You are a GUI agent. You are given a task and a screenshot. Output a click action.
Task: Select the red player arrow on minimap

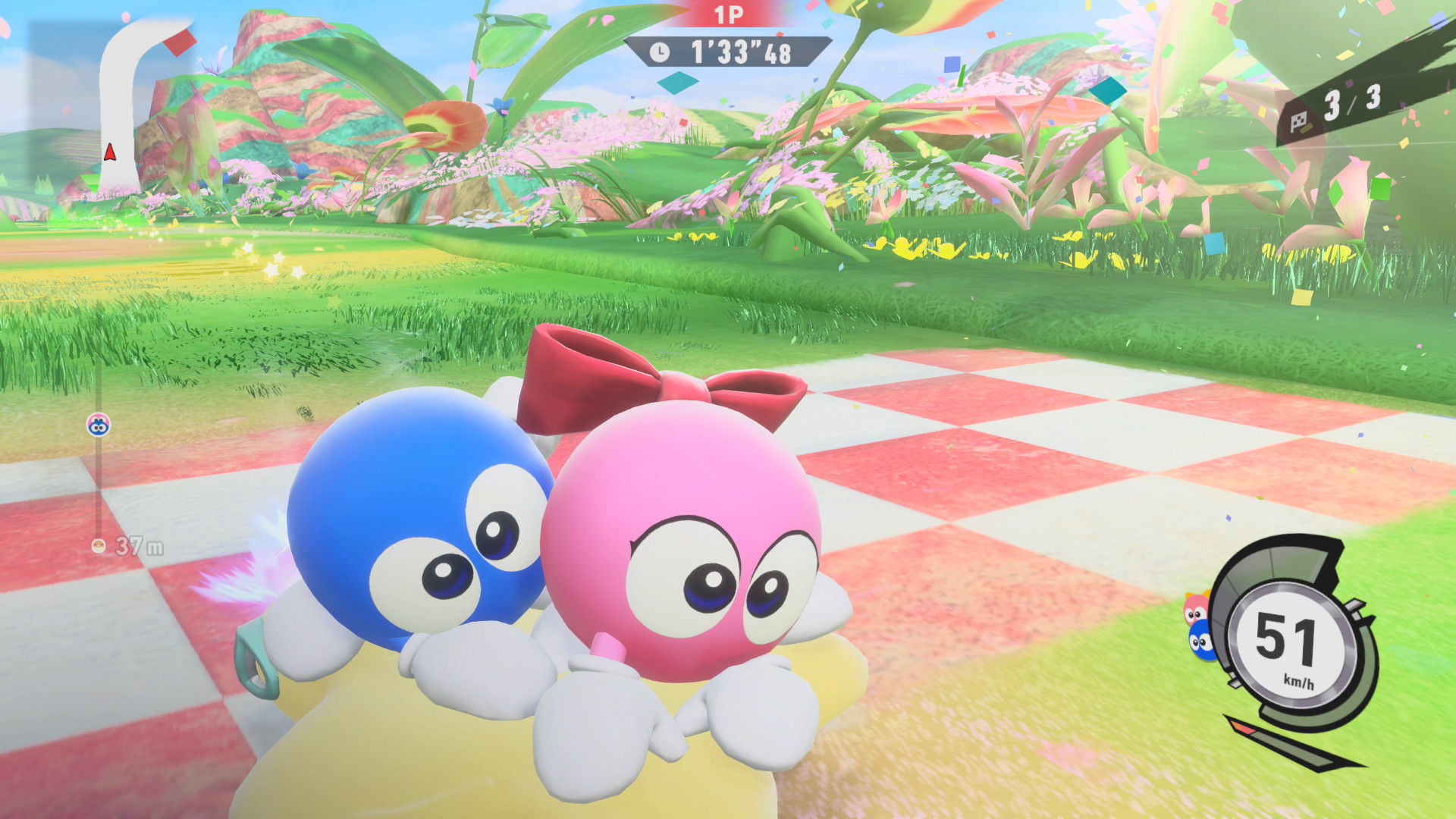[110, 152]
